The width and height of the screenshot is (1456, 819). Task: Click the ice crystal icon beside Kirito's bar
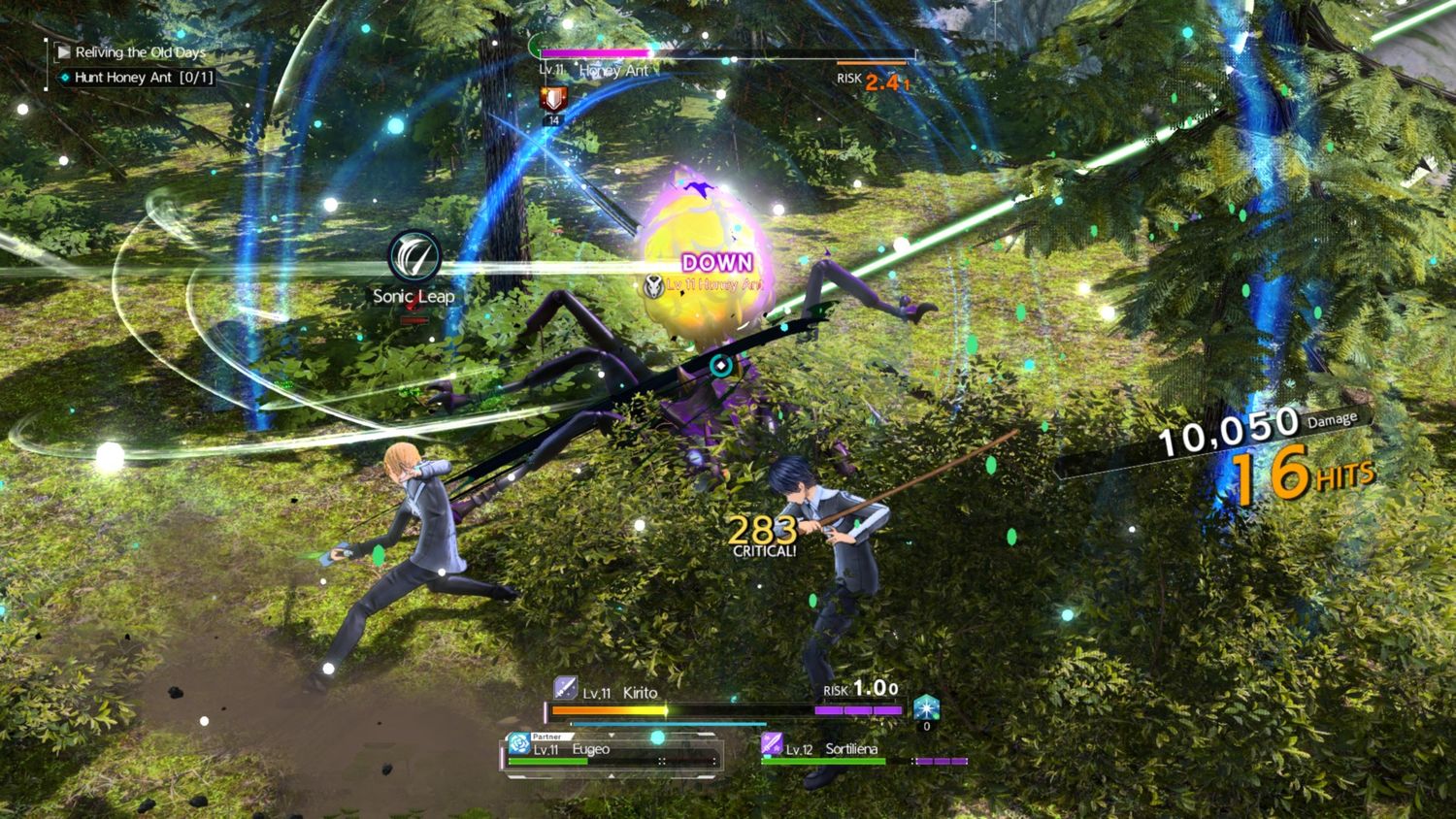[x=927, y=706]
